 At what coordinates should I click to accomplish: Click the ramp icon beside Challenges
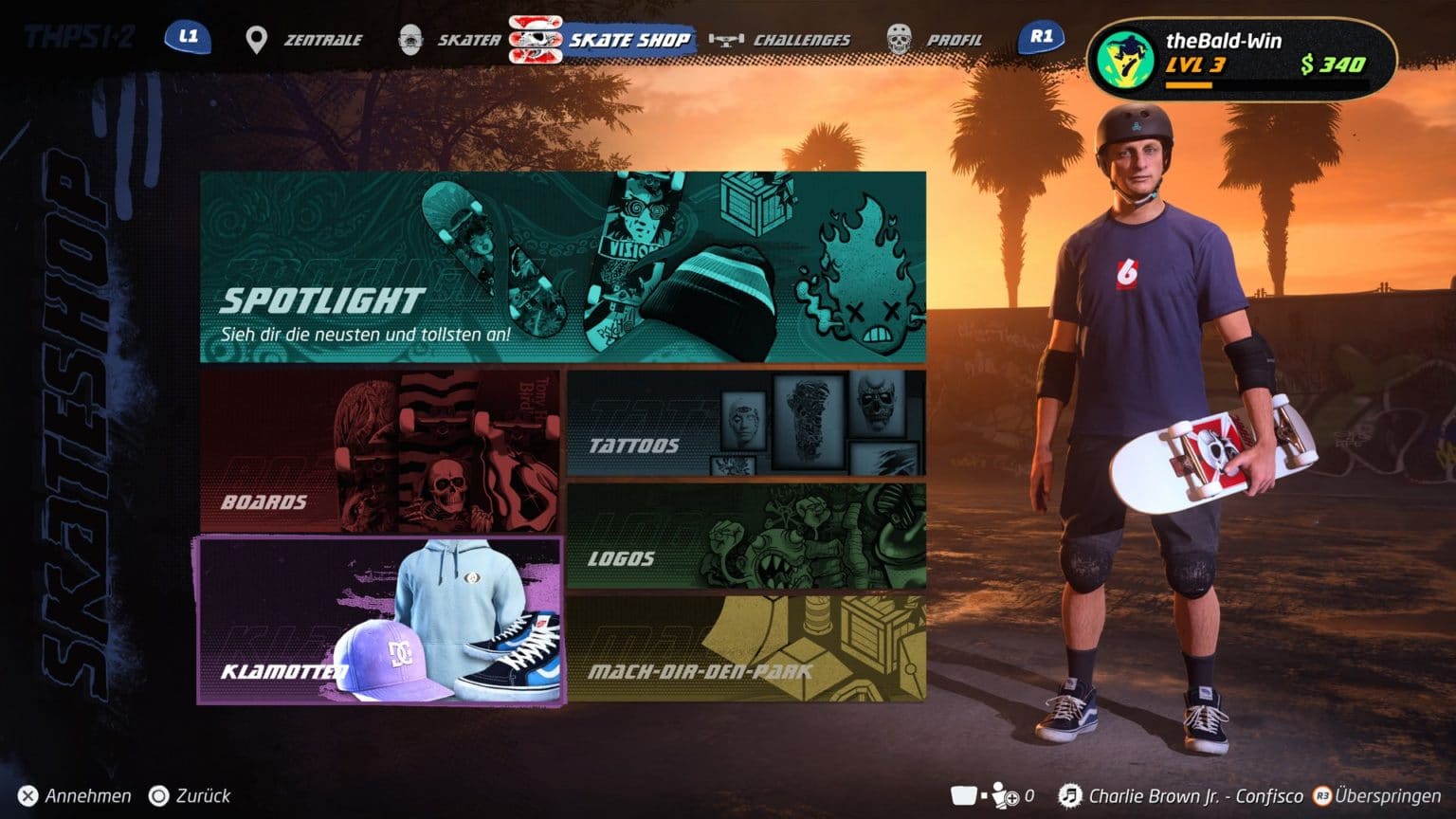pos(725,39)
